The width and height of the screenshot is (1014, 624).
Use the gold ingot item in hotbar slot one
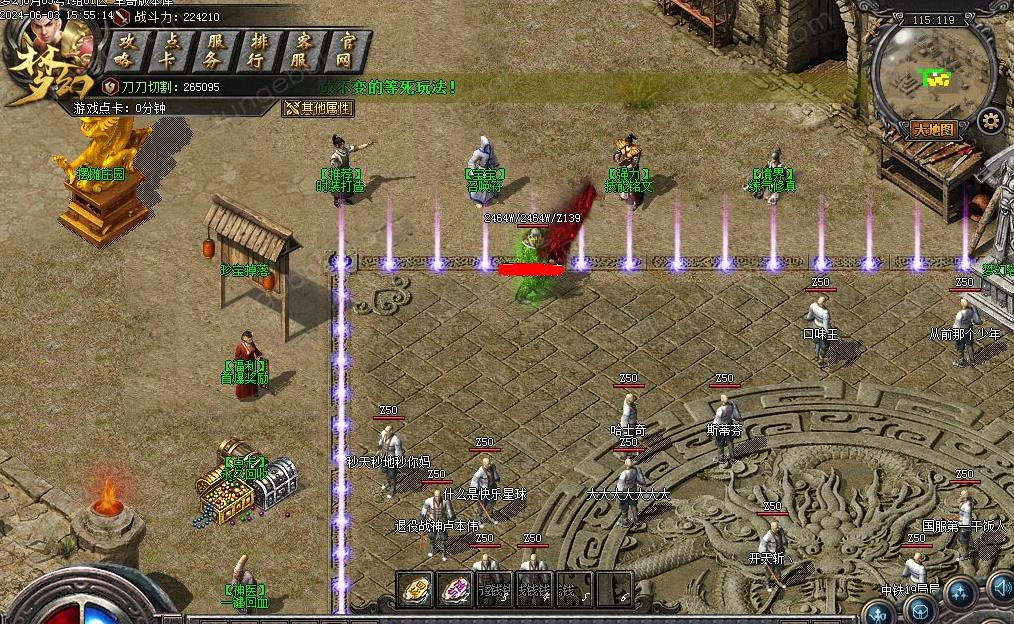pos(416,590)
